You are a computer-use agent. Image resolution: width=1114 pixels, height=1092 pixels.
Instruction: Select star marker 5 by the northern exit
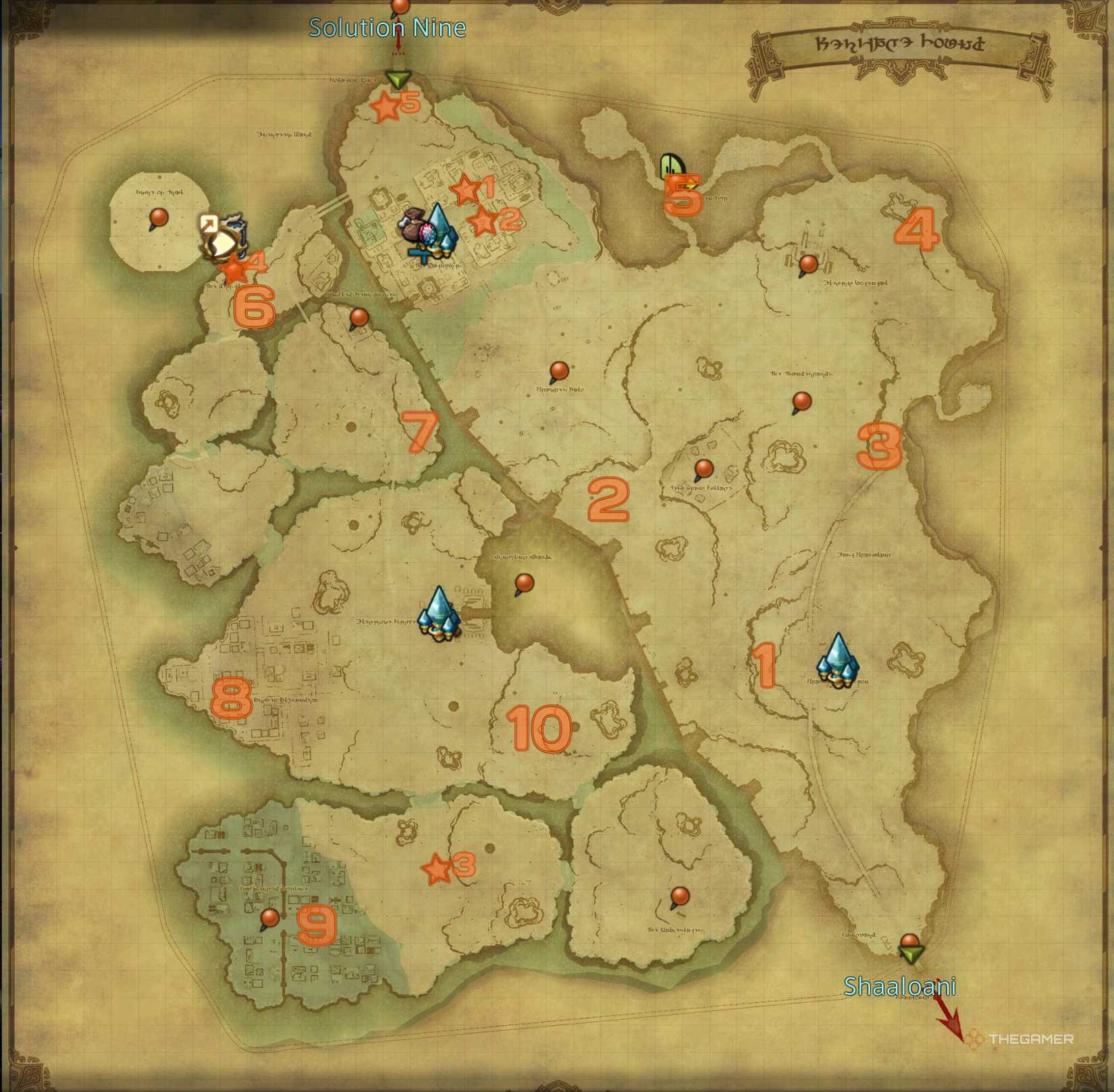386,105
